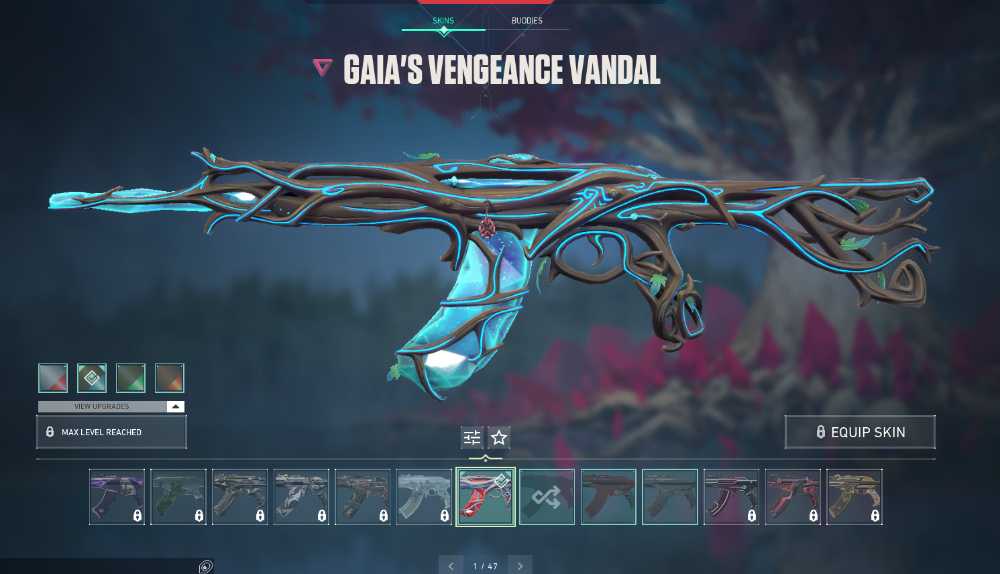The height and width of the screenshot is (574, 1000).
Task: Choose the orange and brown variant swatch
Action: (170, 378)
